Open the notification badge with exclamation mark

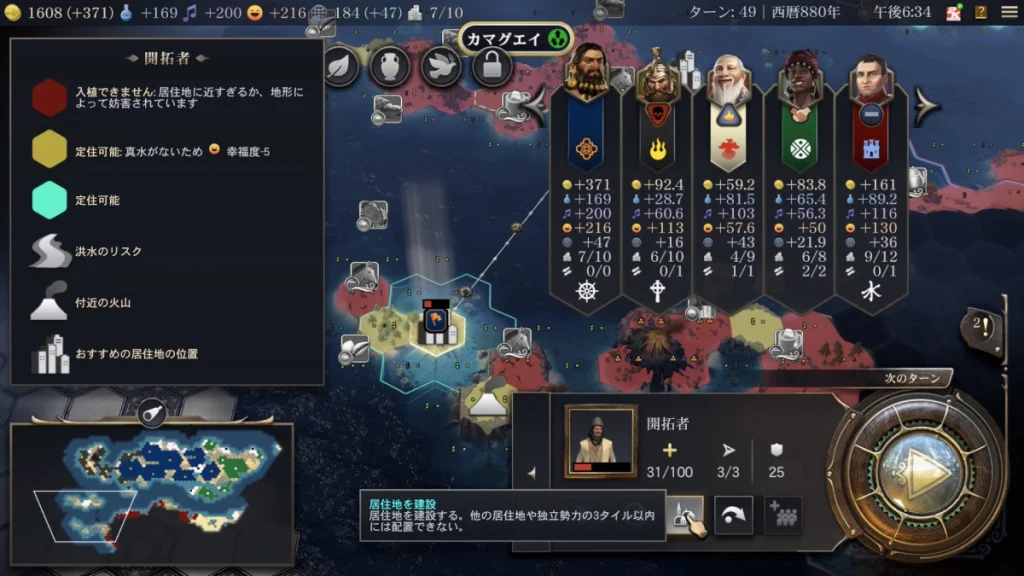pos(980,326)
